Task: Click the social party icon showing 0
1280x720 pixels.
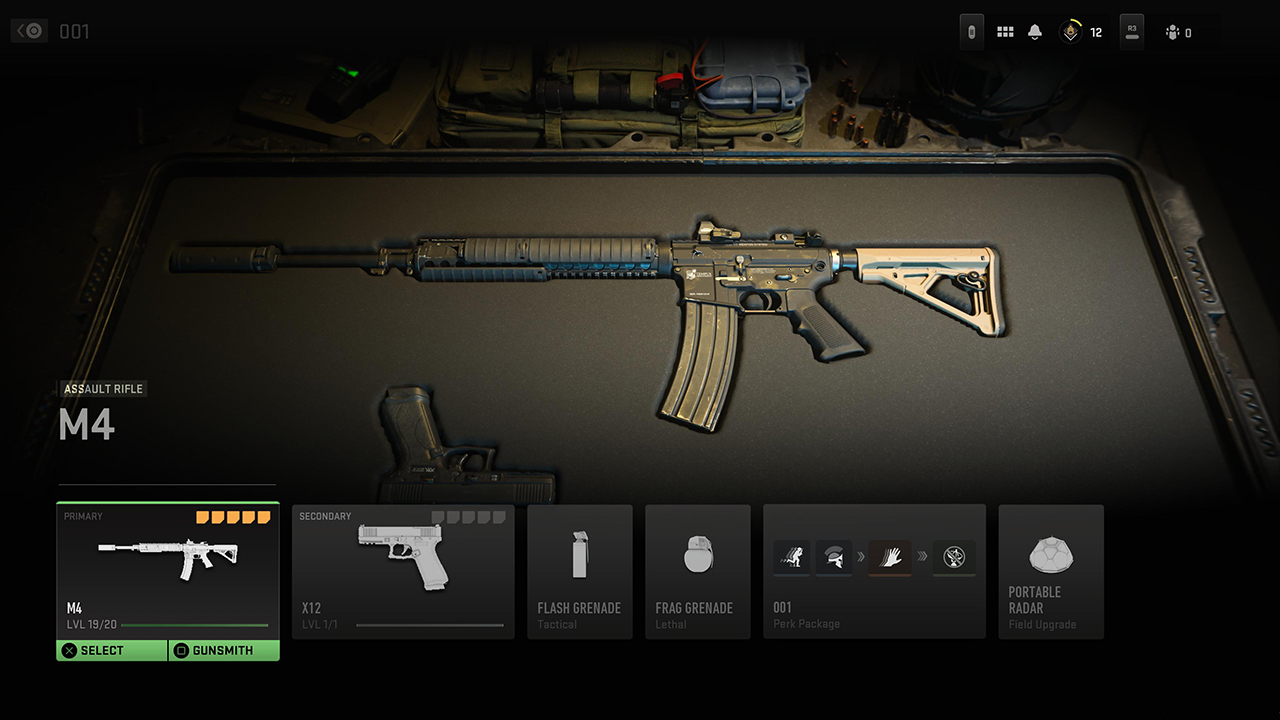Action: click(1178, 31)
